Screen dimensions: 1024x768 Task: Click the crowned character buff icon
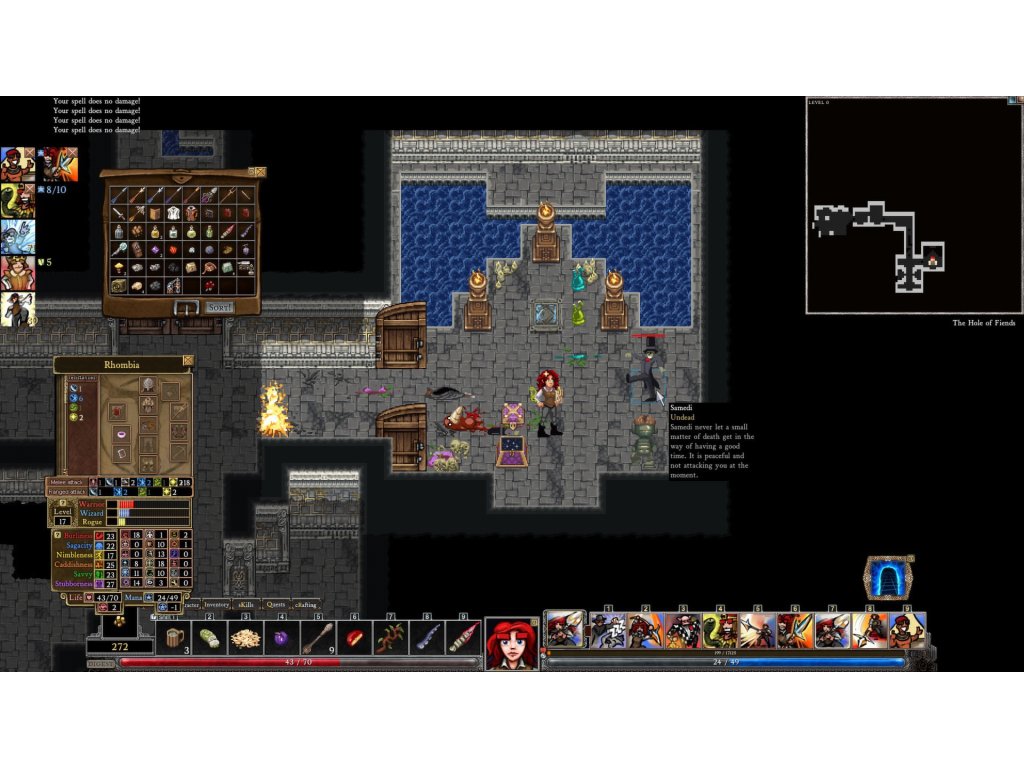pyautogui.click(x=17, y=271)
